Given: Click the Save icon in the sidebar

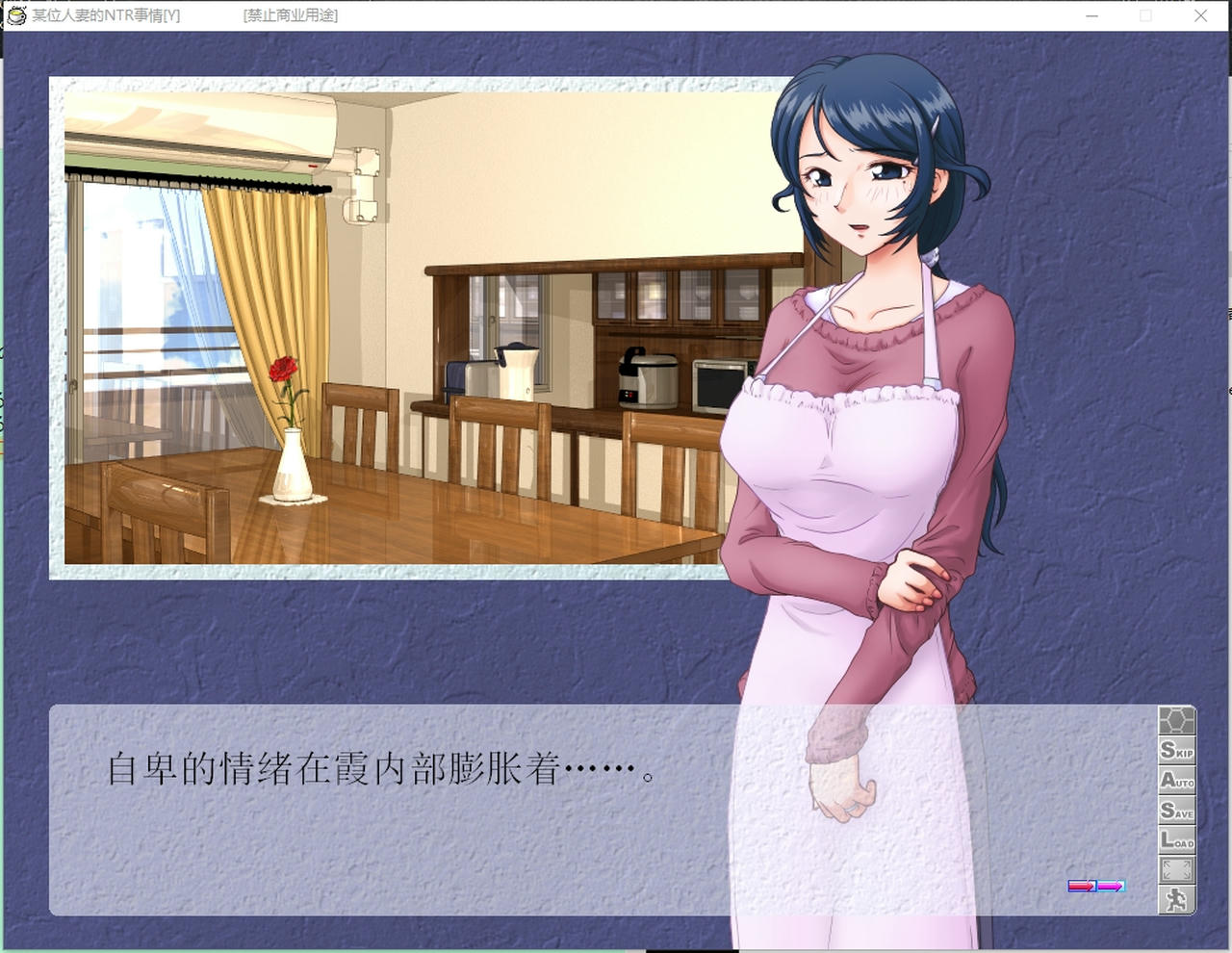Looking at the screenshot, I should 1178,811.
